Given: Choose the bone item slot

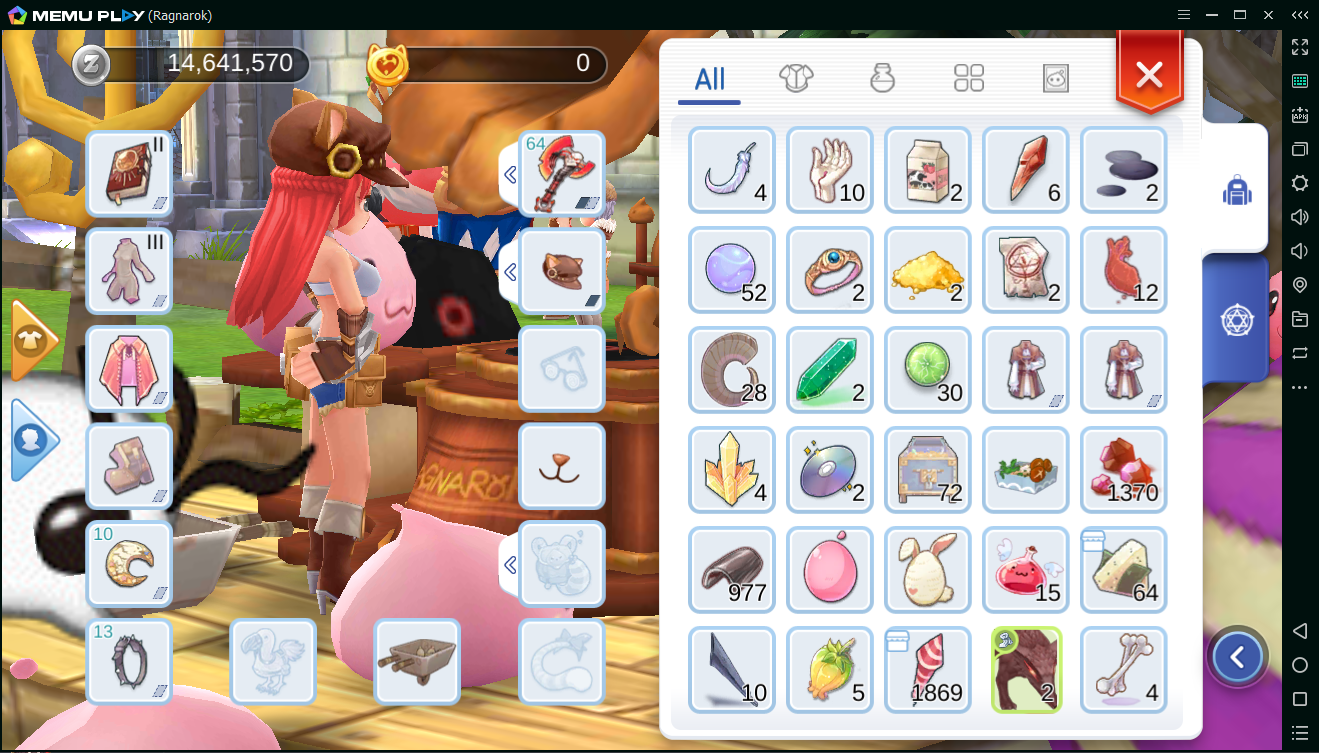Looking at the screenshot, I should (x=1124, y=670).
